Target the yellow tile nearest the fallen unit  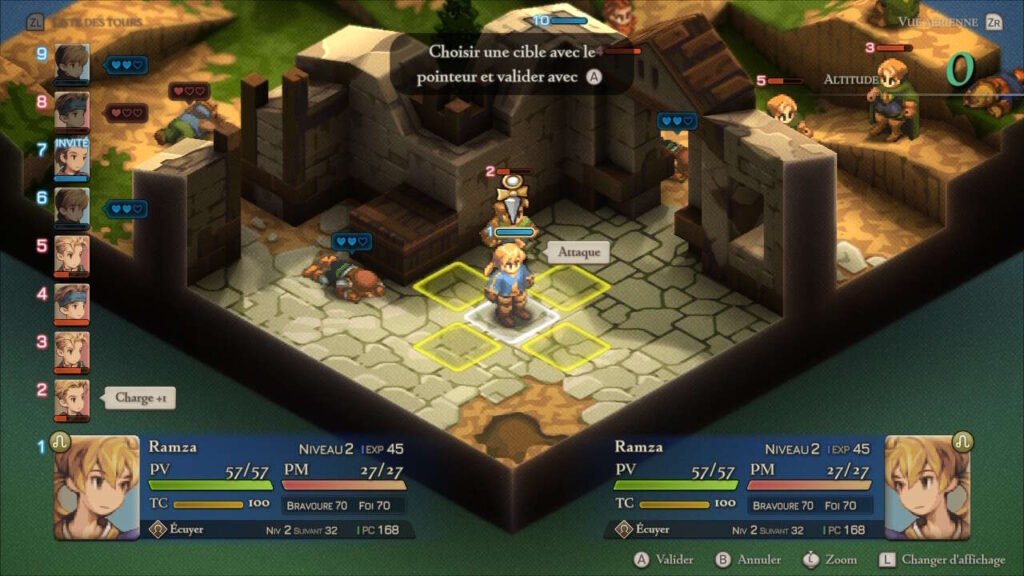click(453, 286)
